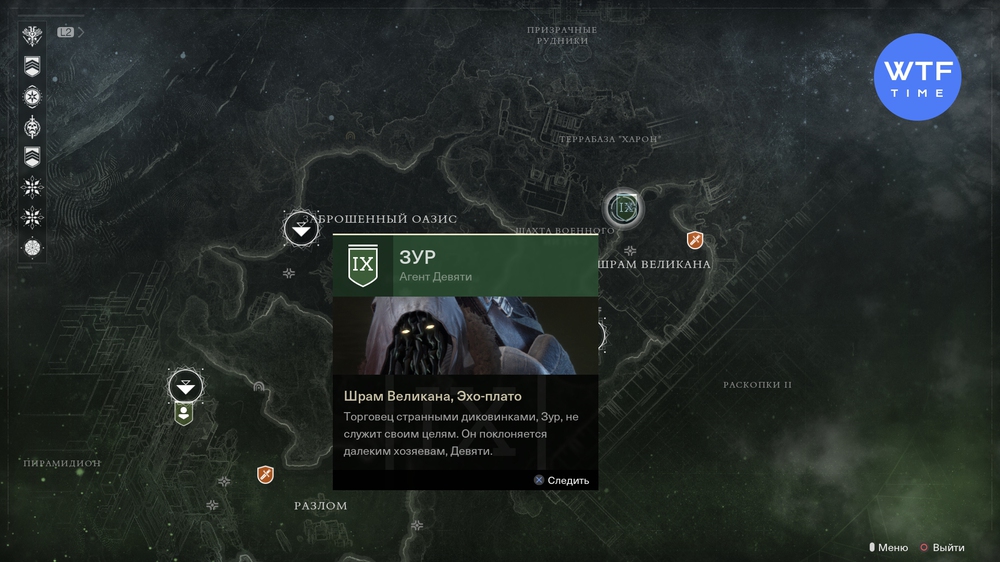Select the landing zone above the green vendor icon
This screenshot has width=1000, height=562.
click(x=185, y=384)
